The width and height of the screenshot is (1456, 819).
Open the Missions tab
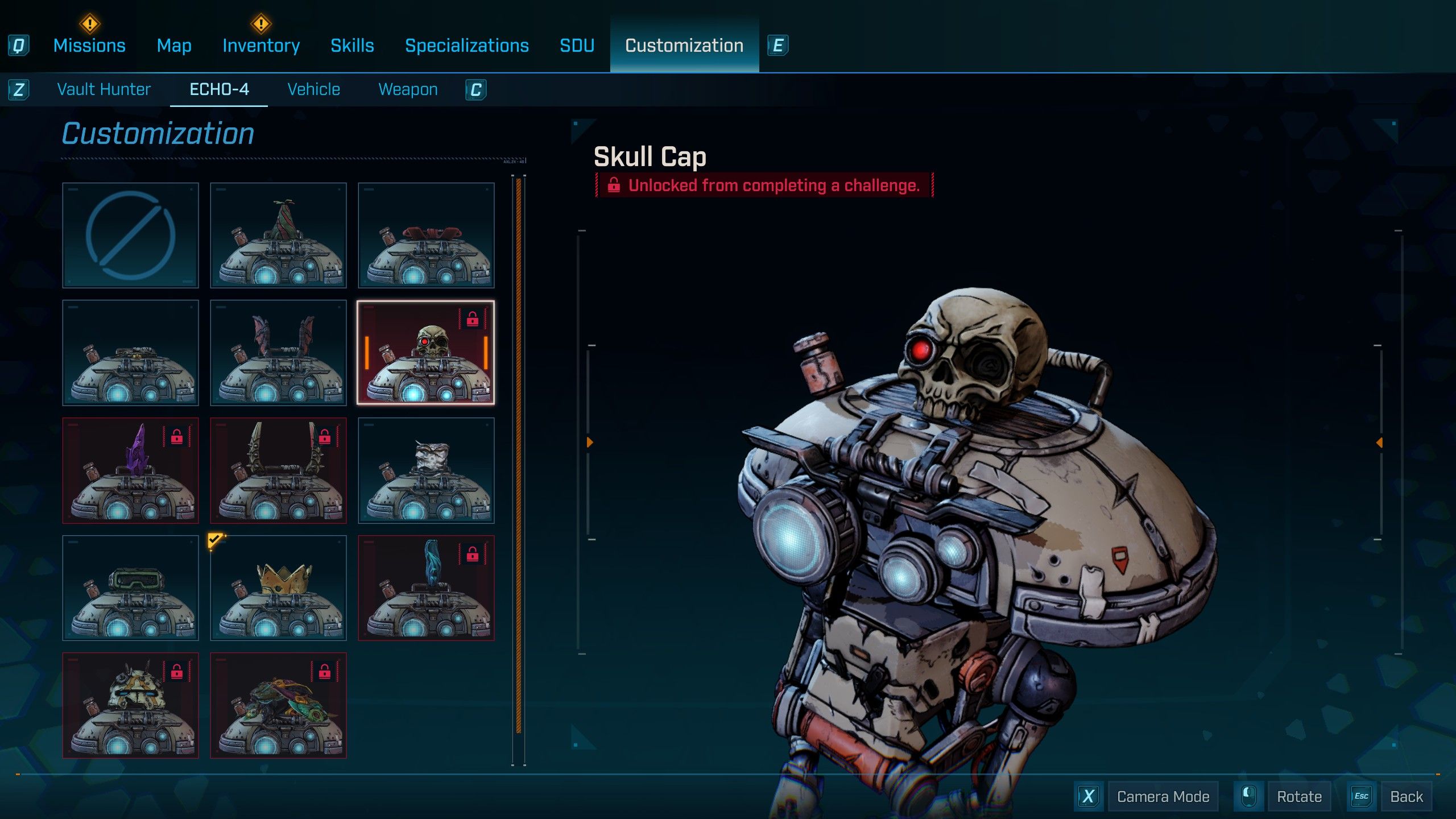point(89,45)
